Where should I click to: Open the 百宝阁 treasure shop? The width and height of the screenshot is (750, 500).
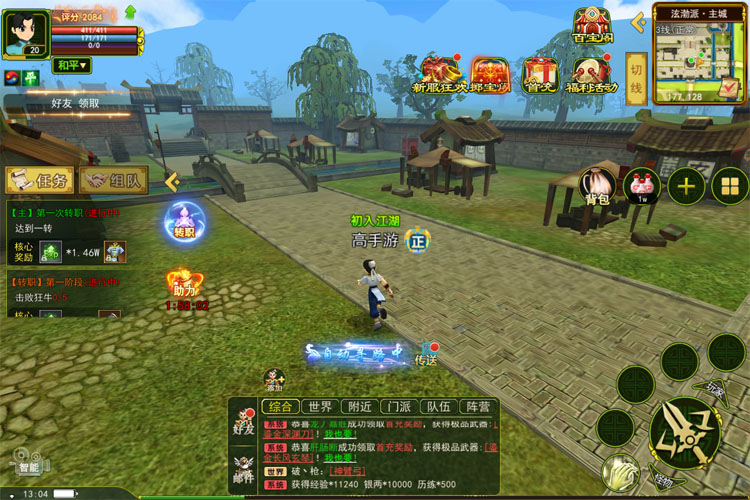(x=592, y=26)
